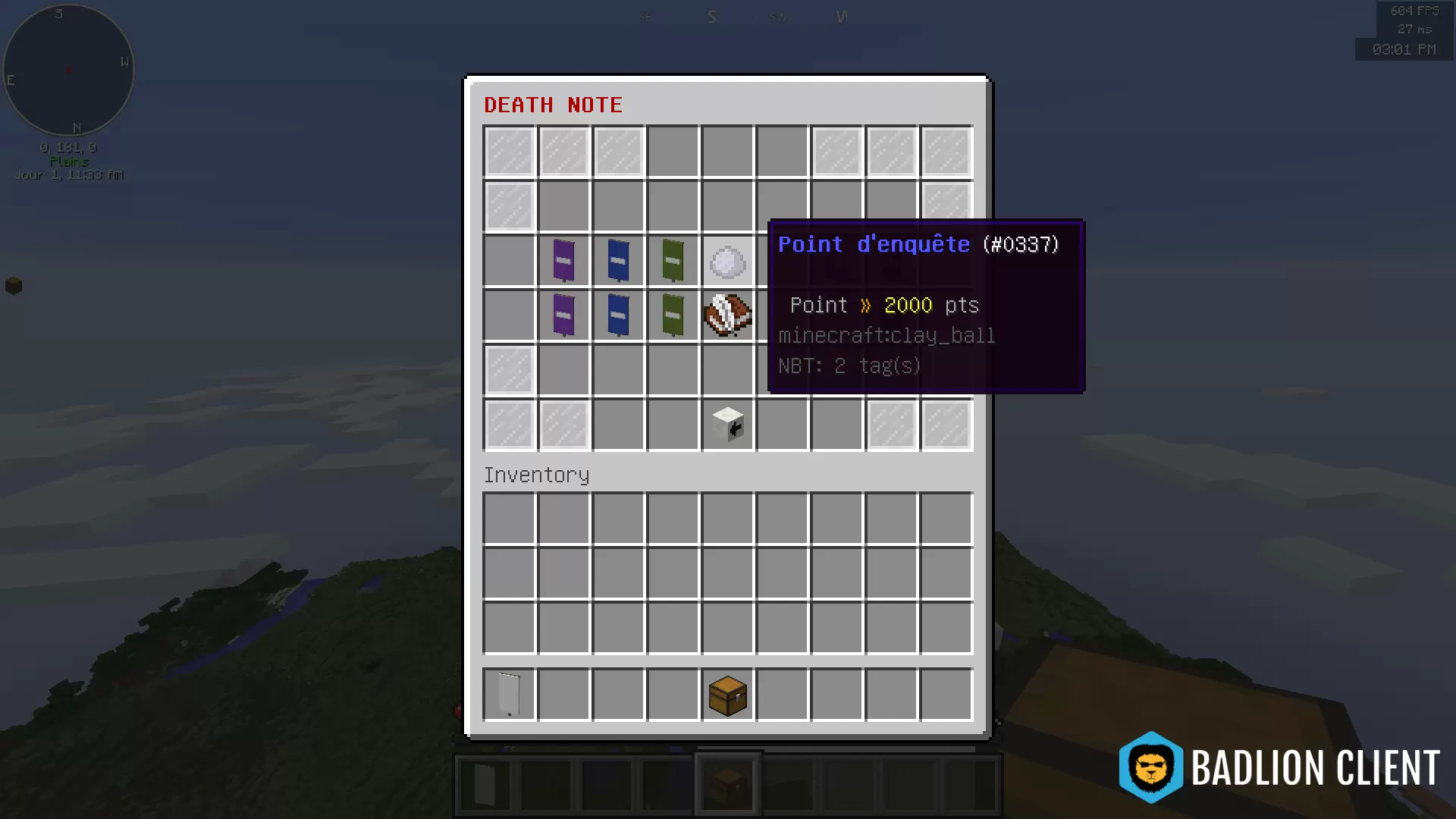Screen dimensions: 1456x819
Task: Click the Inventory section label
Action: 536,475
